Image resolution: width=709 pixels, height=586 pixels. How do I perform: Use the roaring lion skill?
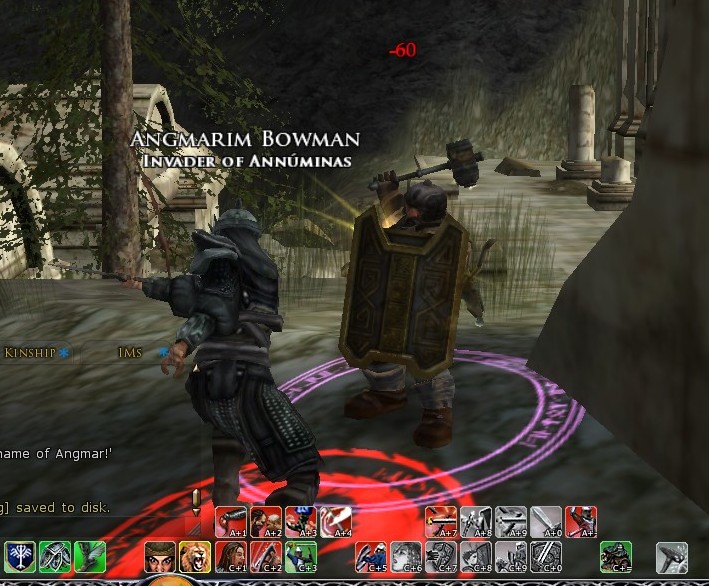coord(194,555)
